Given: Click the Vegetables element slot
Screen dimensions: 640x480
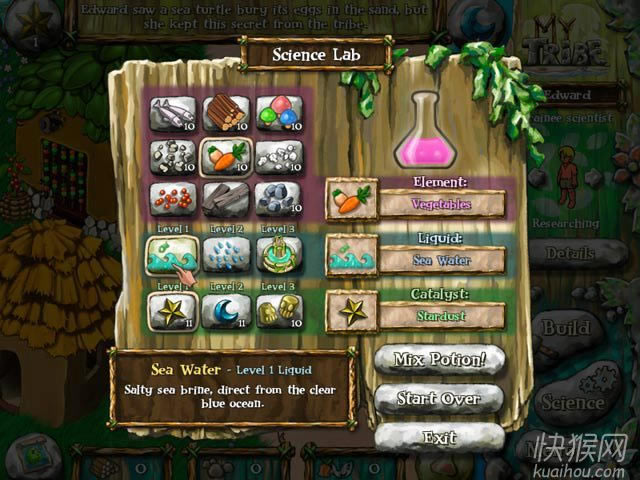Looking at the screenshot, I should pyautogui.click(x=441, y=204).
